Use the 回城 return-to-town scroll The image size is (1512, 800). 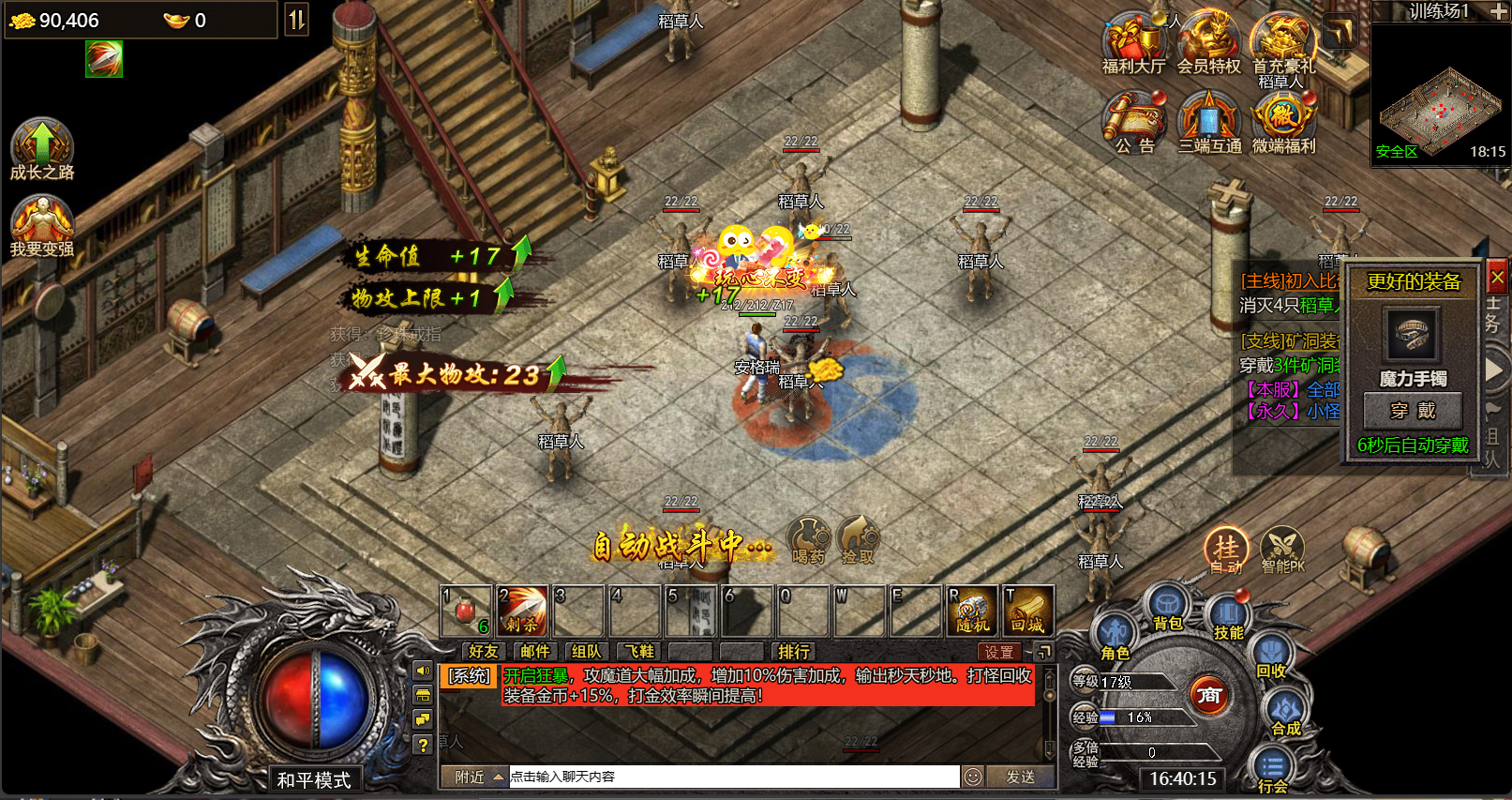point(1028,611)
